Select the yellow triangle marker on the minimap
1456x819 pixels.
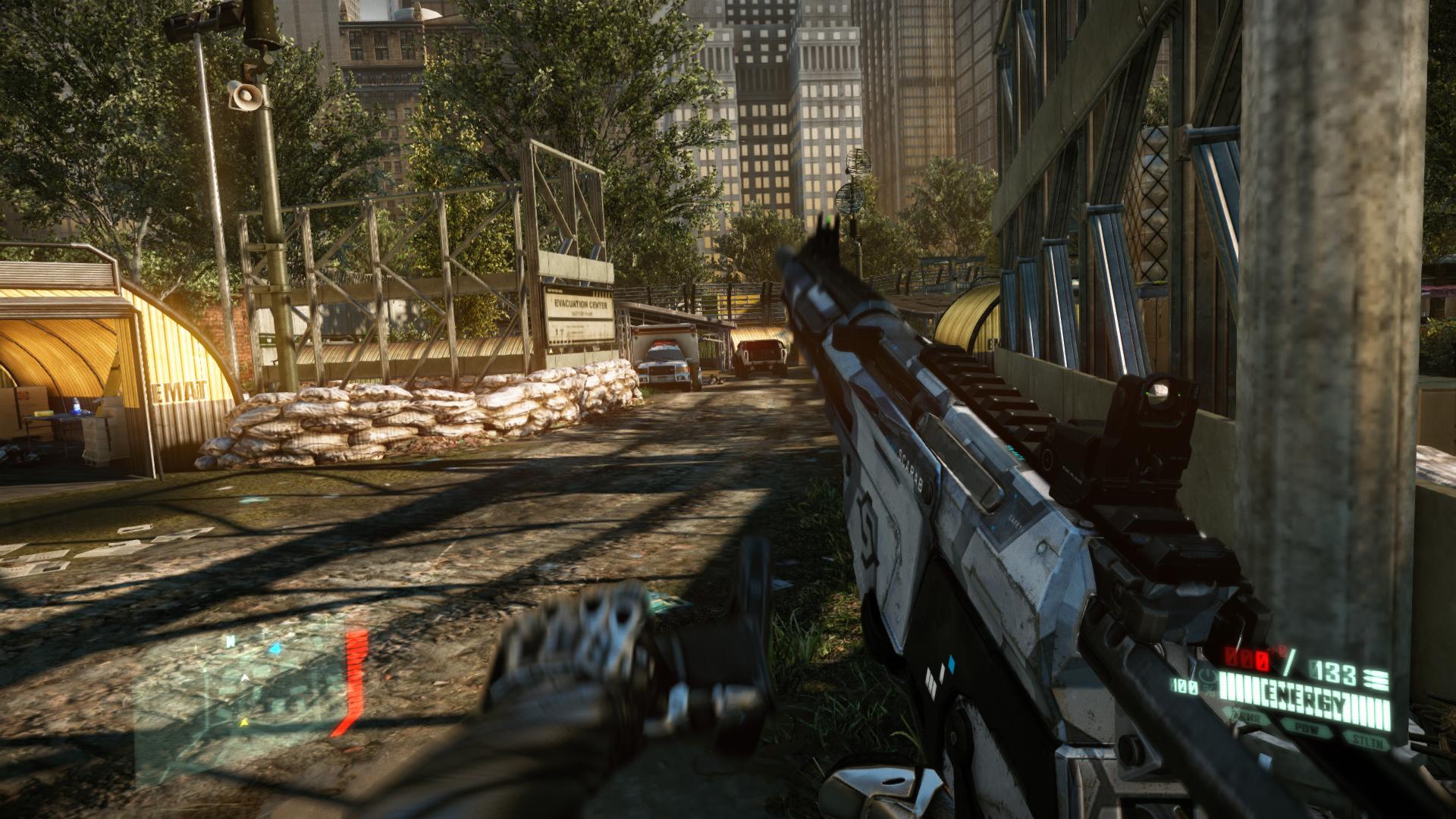click(x=244, y=723)
